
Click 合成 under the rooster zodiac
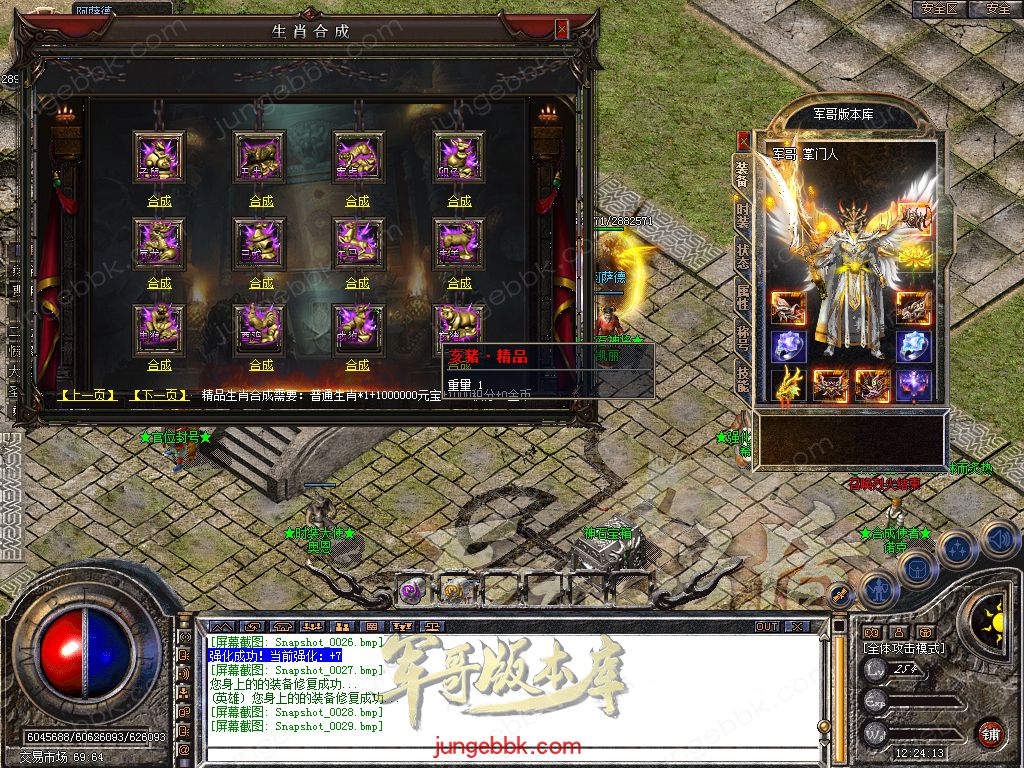point(261,366)
